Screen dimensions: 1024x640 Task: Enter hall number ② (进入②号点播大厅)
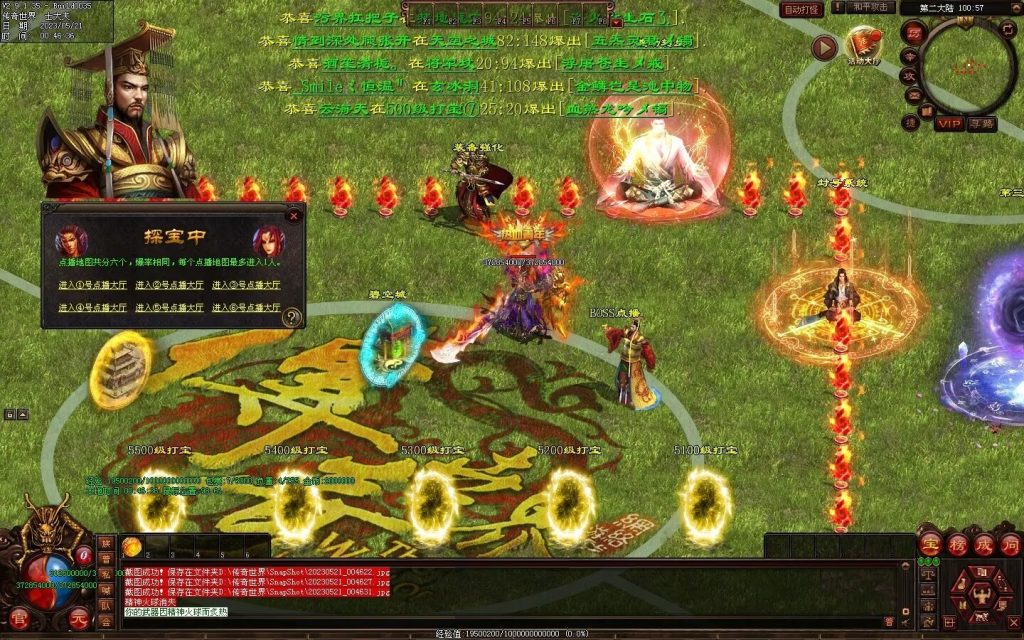coord(169,284)
